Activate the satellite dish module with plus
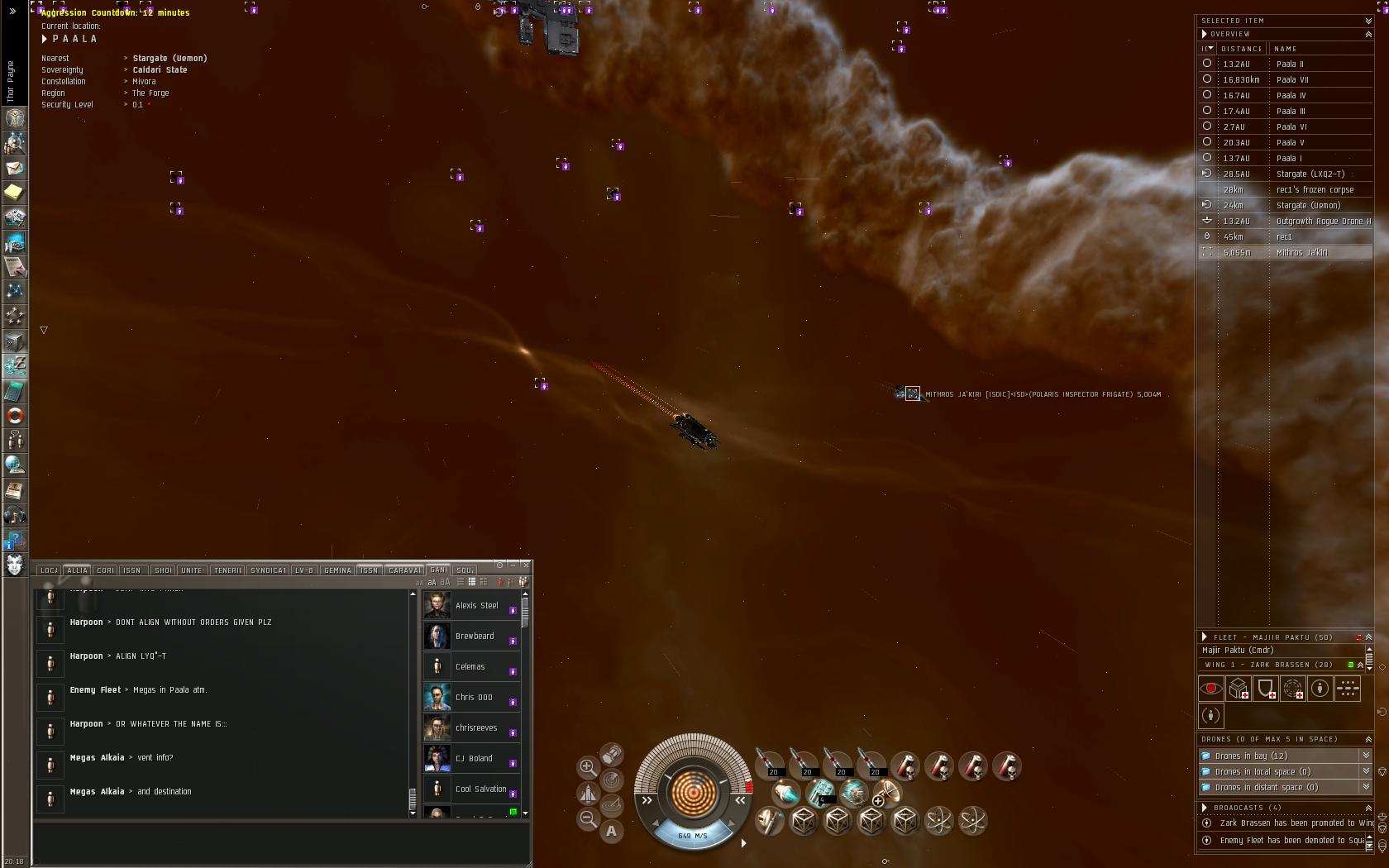The width and height of the screenshot is (1389, 868). [885, 794]
